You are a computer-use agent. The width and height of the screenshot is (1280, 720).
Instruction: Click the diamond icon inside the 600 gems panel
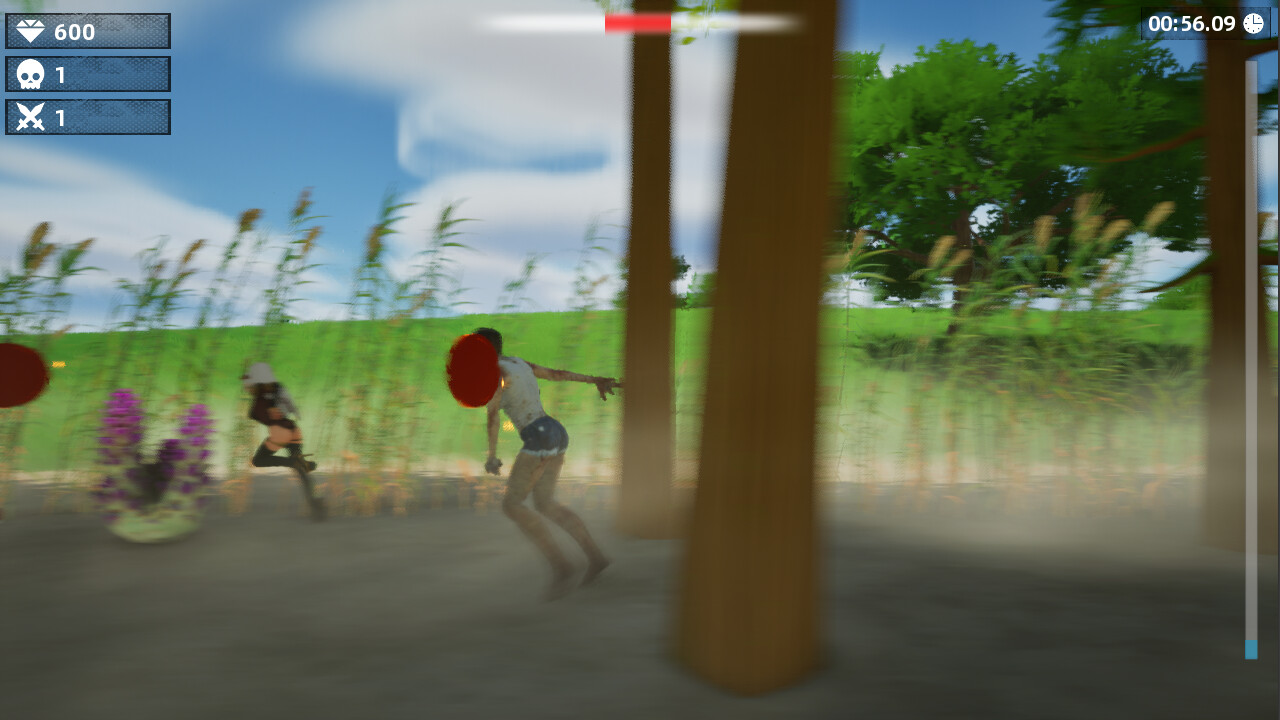point(31,29)
